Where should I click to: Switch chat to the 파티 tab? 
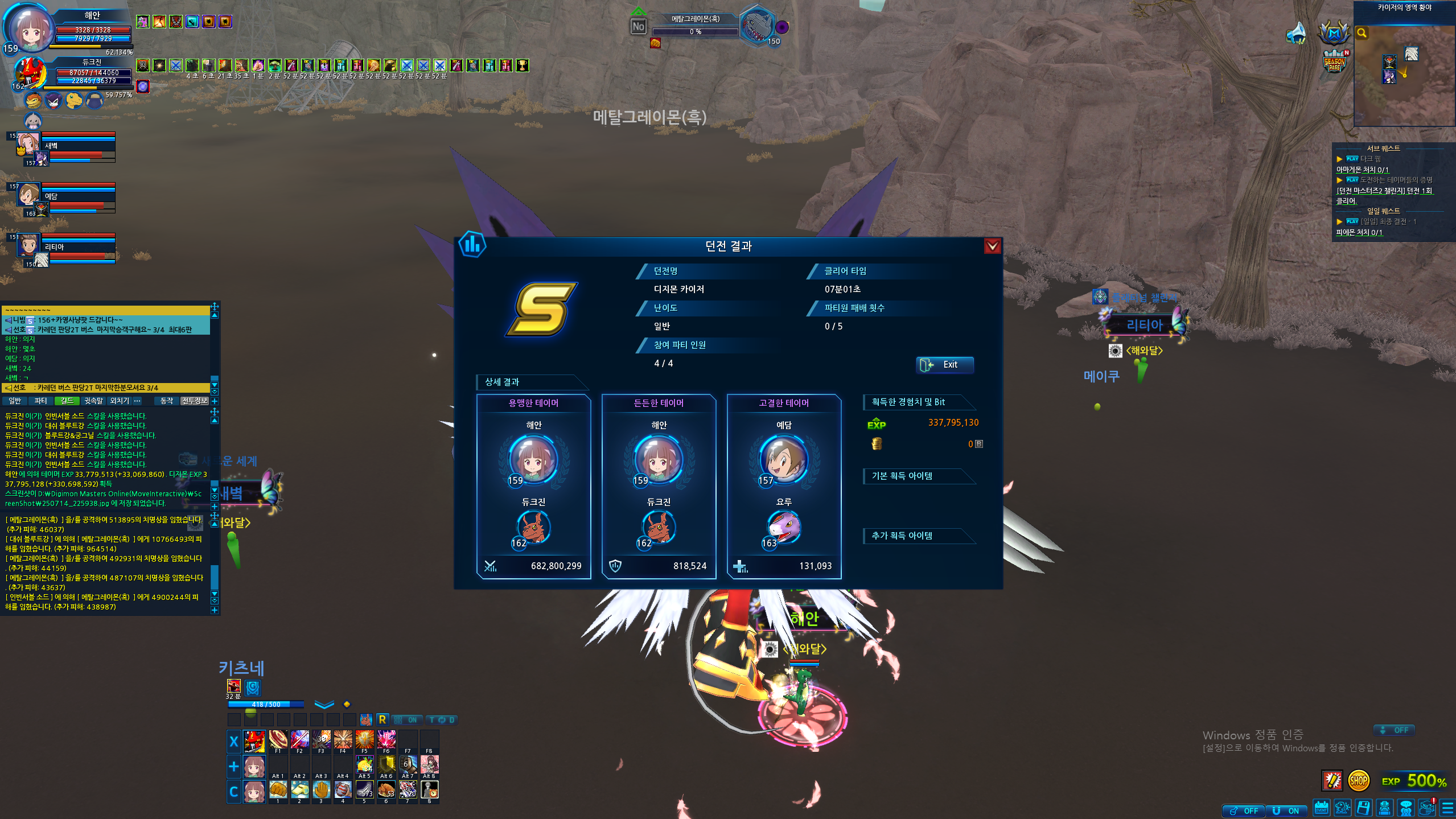(41, 401)
